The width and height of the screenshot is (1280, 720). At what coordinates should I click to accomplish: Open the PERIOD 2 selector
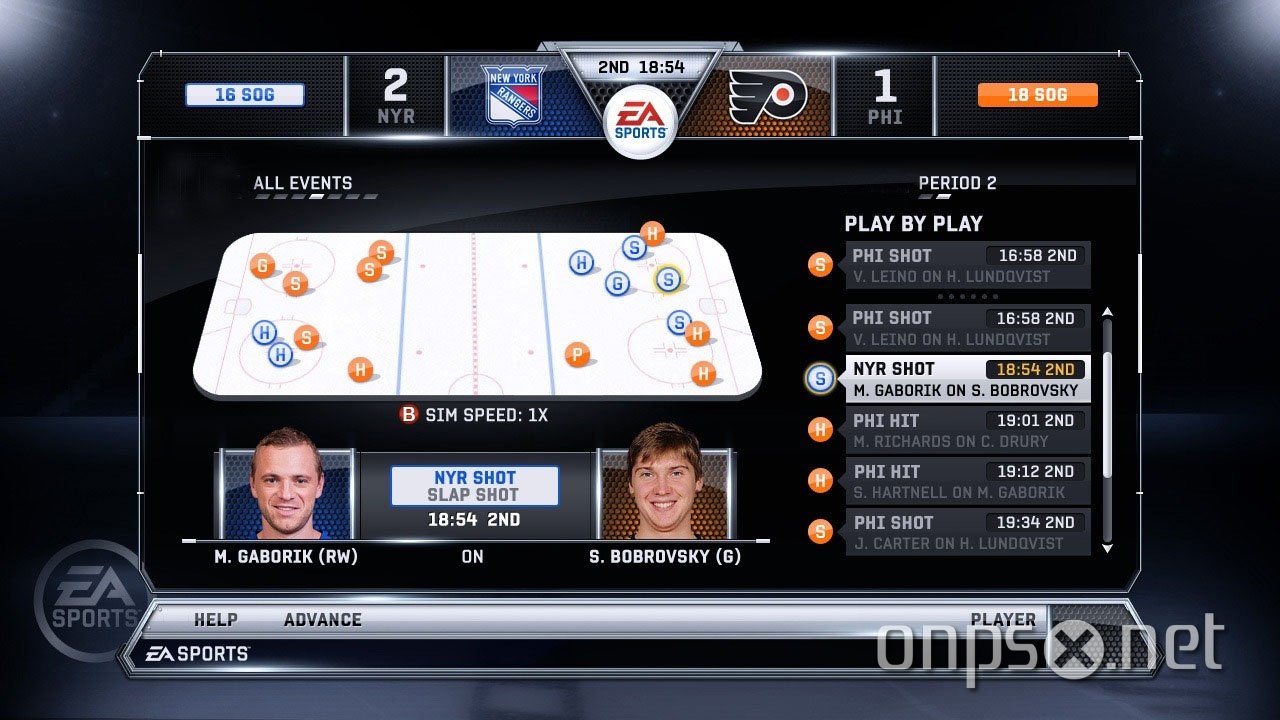click(957, 183)
